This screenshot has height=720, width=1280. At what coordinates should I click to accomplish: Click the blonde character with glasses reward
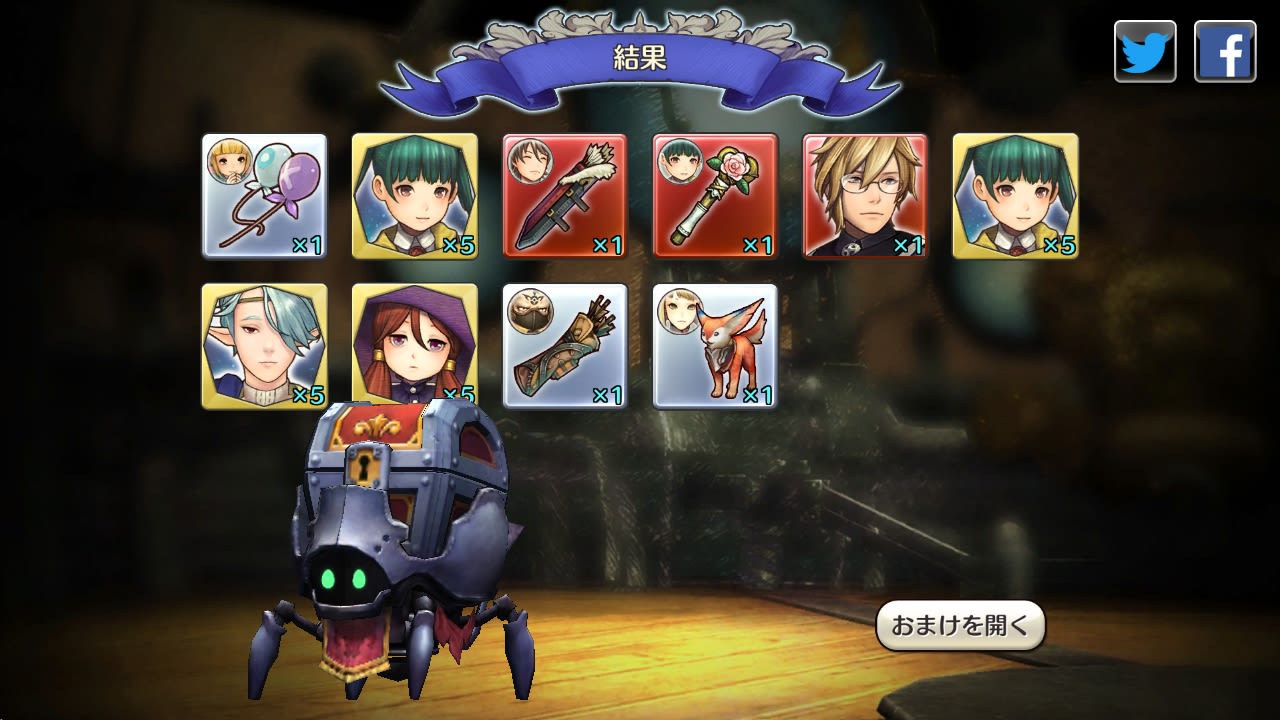click(x=865, y=193)
